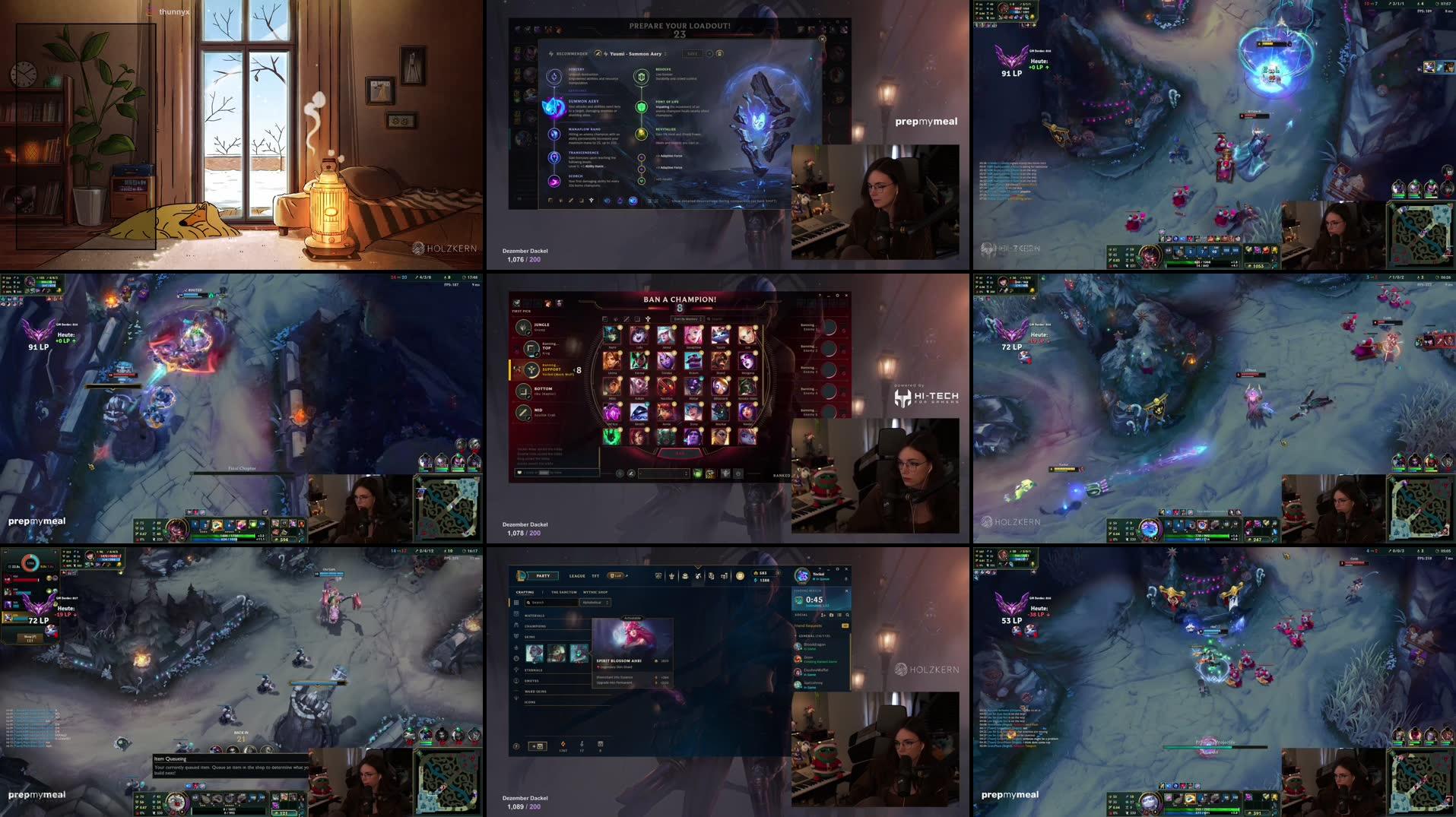
Task: Click Disenchant into Essence for Spirit Blossom Ahri
Action: tap(614, 677)
